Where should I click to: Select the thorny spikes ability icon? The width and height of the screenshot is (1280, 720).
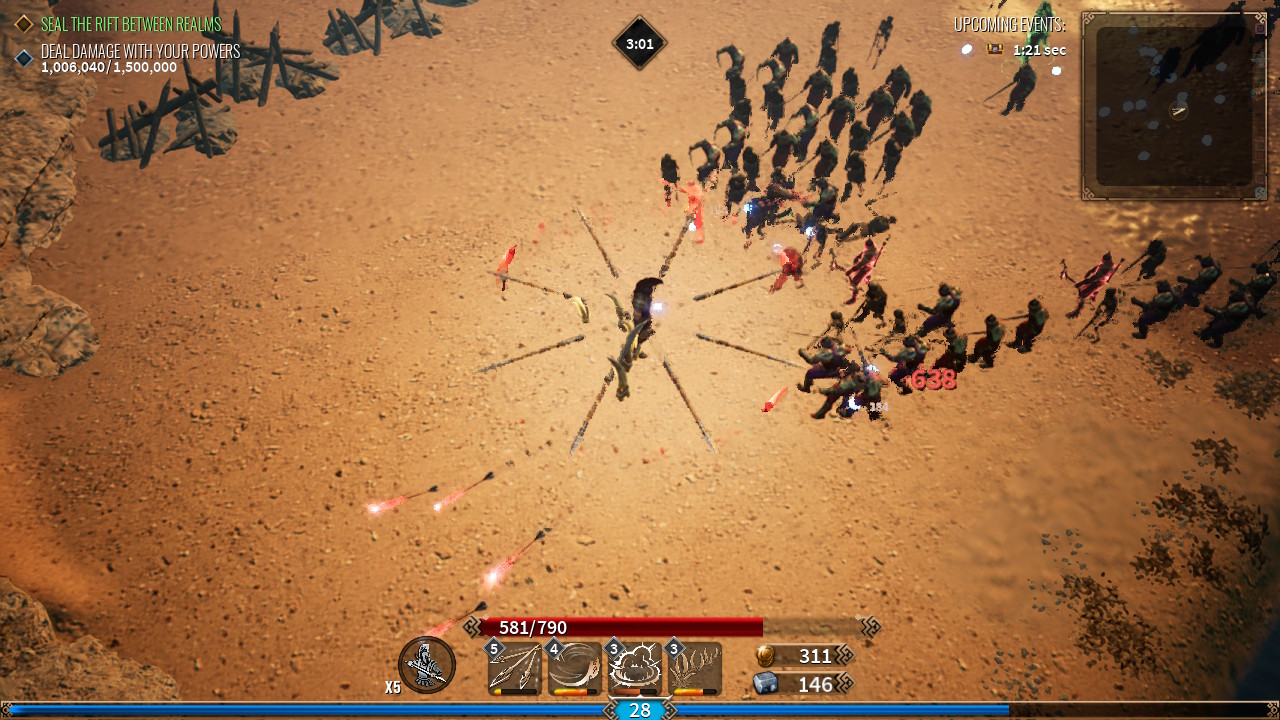695,668
